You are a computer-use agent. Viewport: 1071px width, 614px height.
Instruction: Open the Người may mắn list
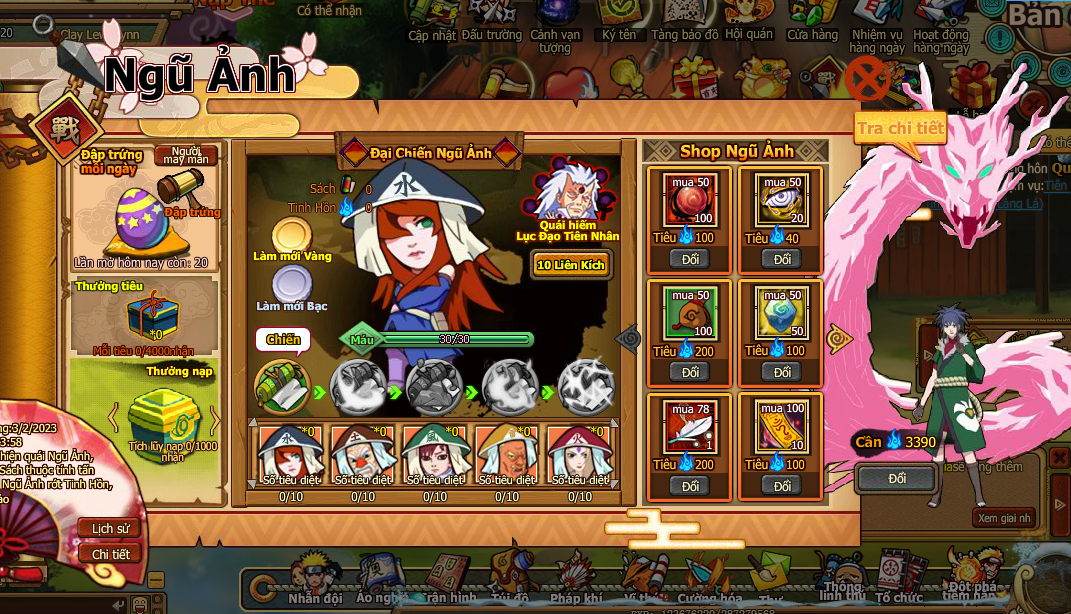click(186, 156)
